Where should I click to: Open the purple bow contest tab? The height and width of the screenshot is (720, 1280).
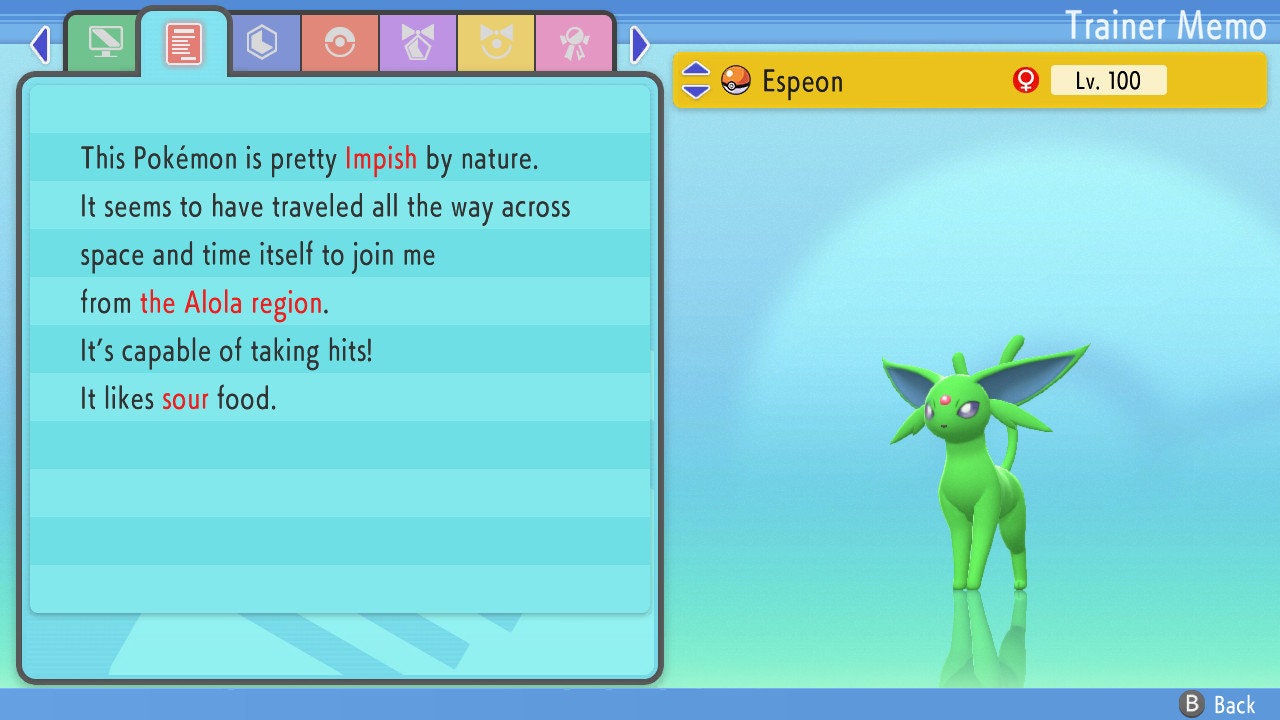coord(418,43)
